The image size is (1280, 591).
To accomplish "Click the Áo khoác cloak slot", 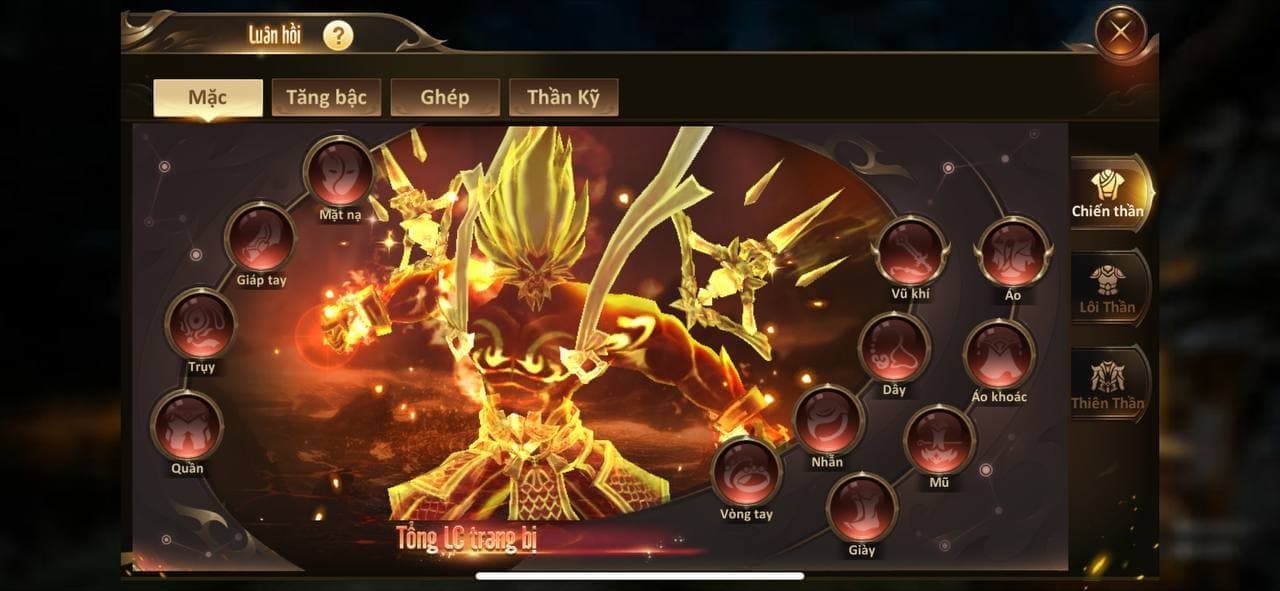I will 999,354.
